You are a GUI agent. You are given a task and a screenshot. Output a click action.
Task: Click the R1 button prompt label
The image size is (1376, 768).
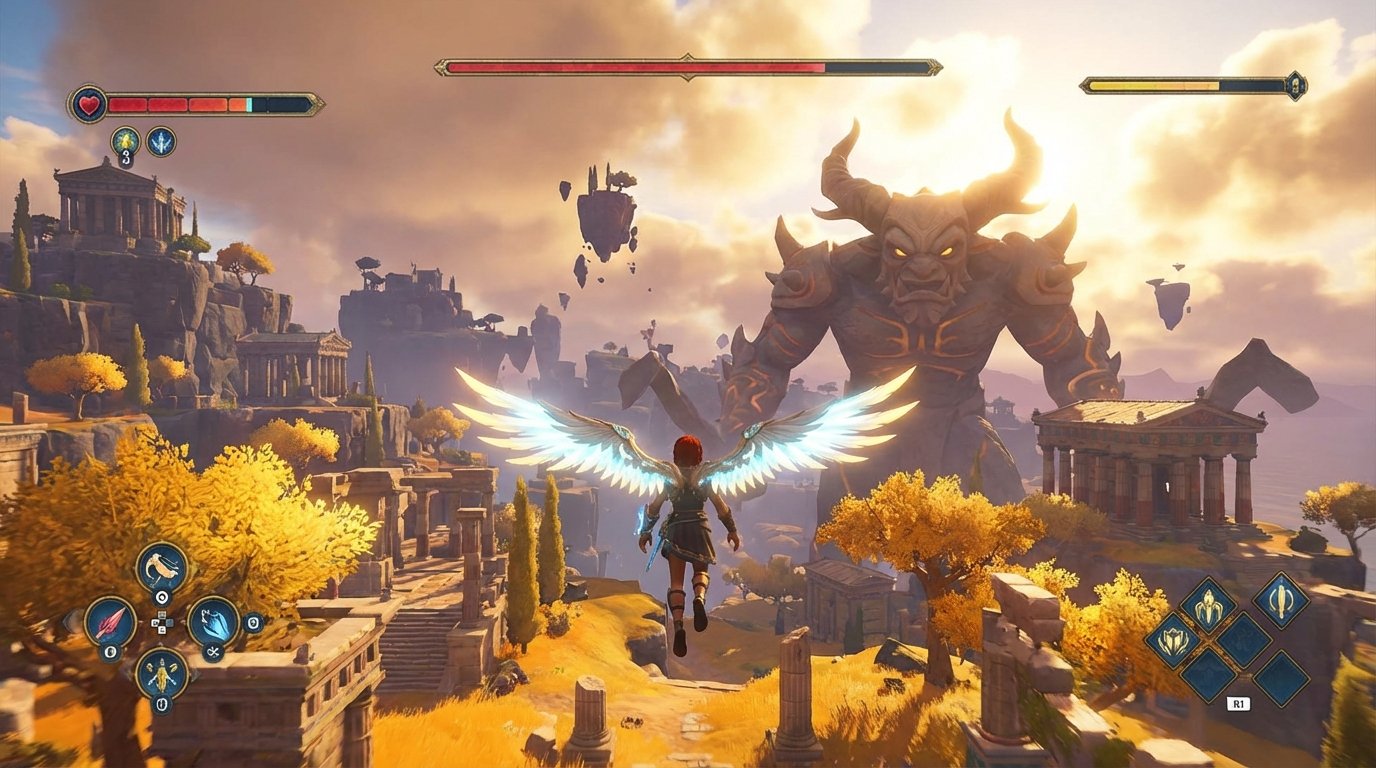tap(1239, 702)
